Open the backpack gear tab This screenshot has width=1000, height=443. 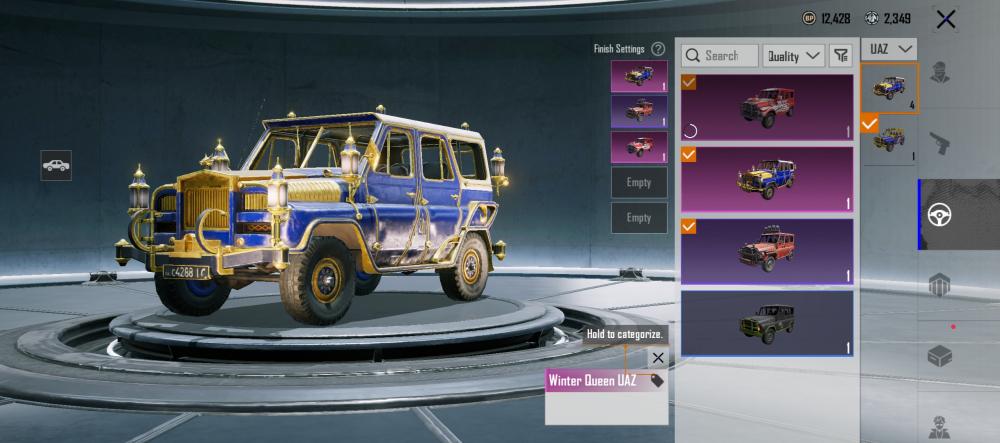click(x=939, y=285)
